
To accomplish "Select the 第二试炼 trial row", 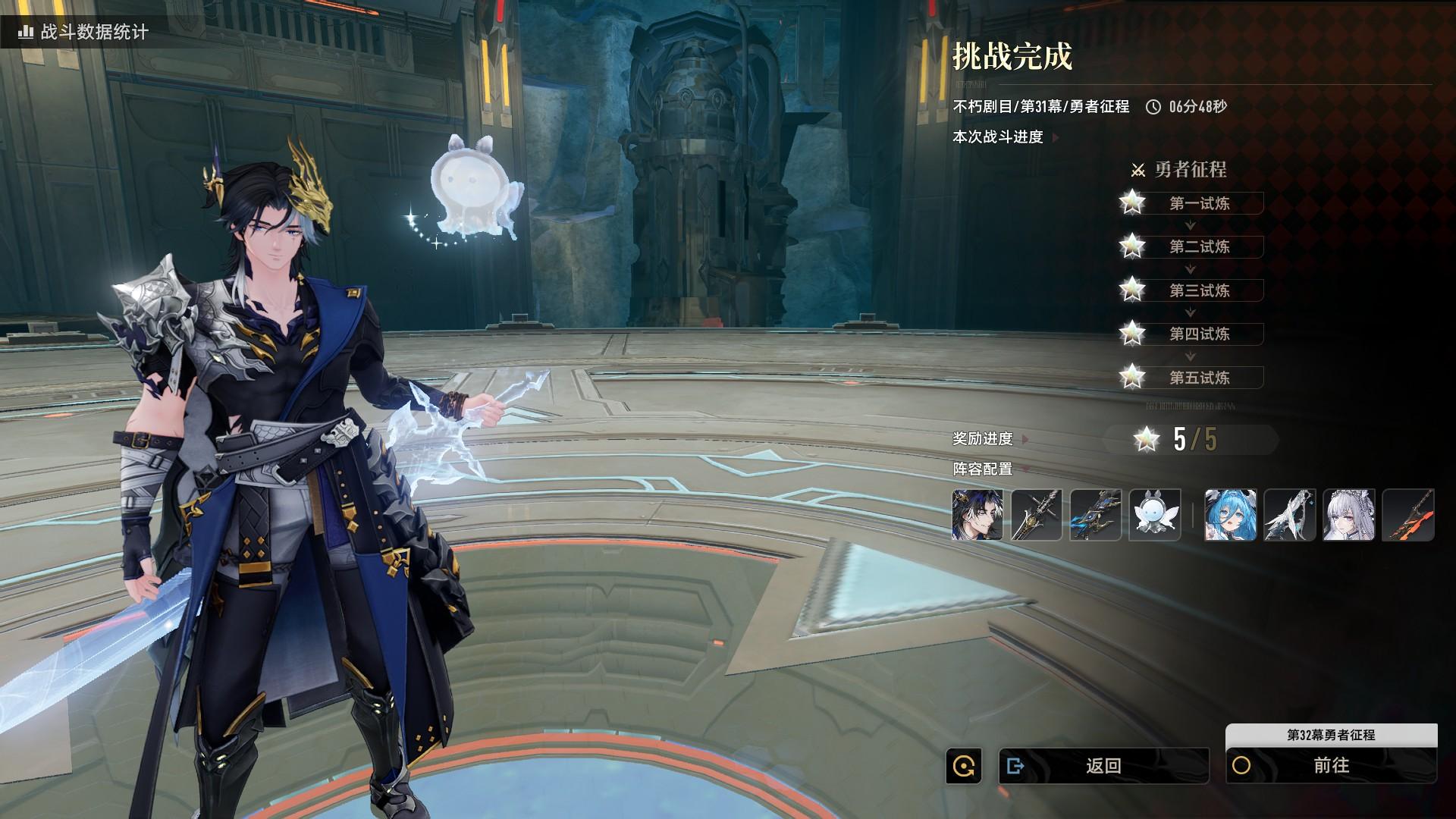I will pyautogui.click(x=1198, y=246).
